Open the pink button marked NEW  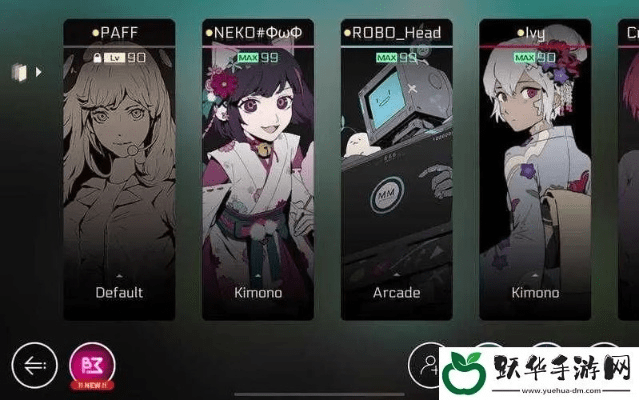coord(92,364)
